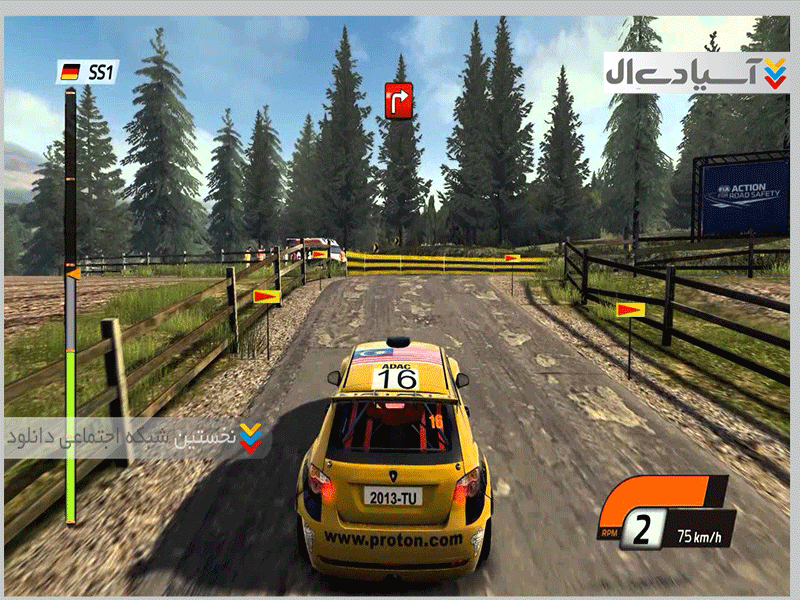Select the SS1 stage label with German flag
The image size is (800, 600).
click(x=88, y=71)
